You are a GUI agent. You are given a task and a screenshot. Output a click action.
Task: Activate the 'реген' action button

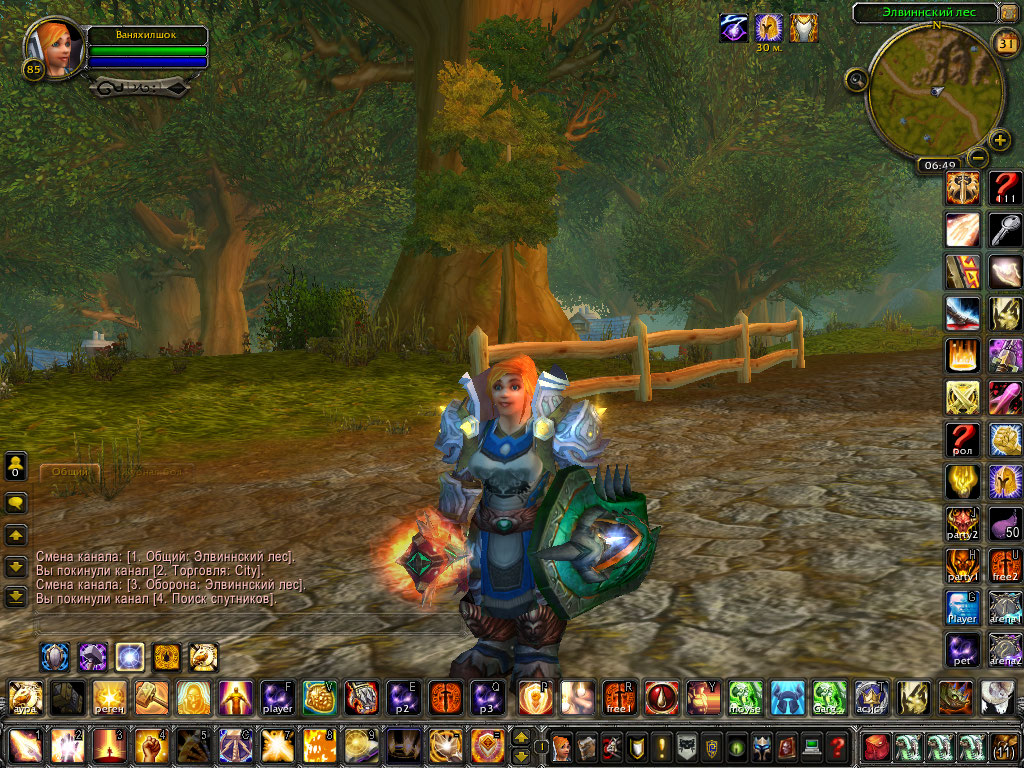tap(109, 697)
